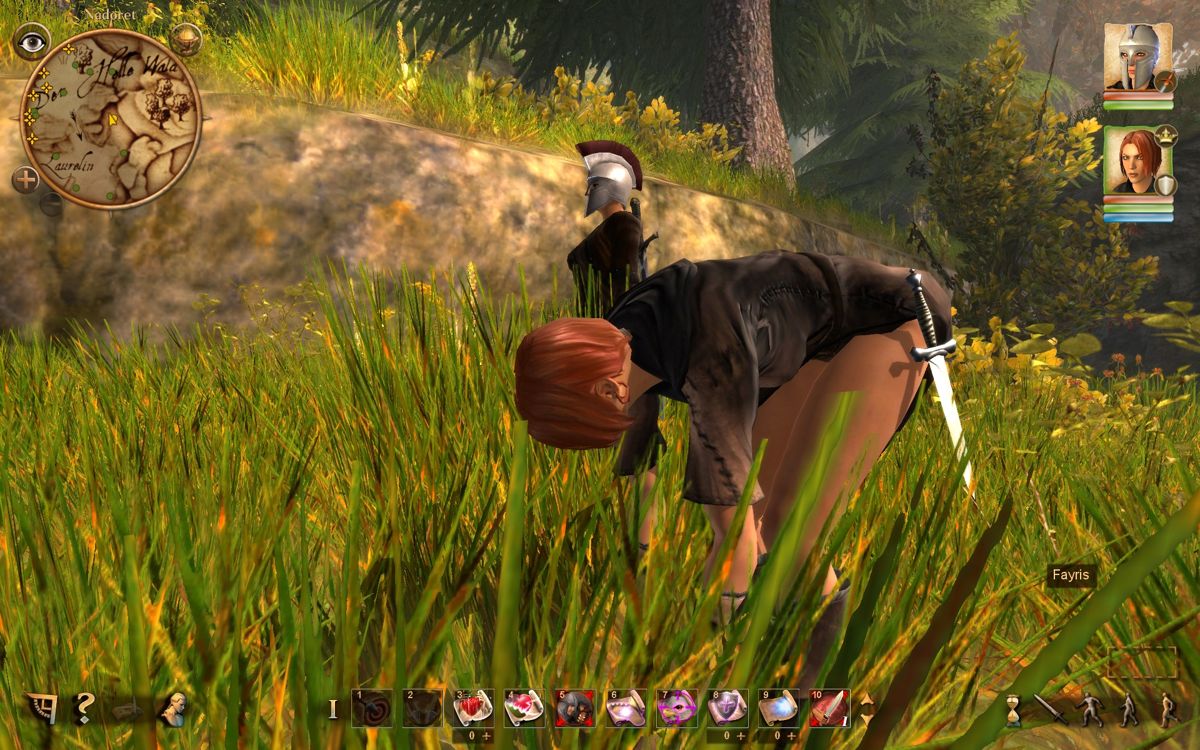Select the helmeted warrior portrait
The height and width of the screenshot is (750, 1200).
click(1137, 58)
